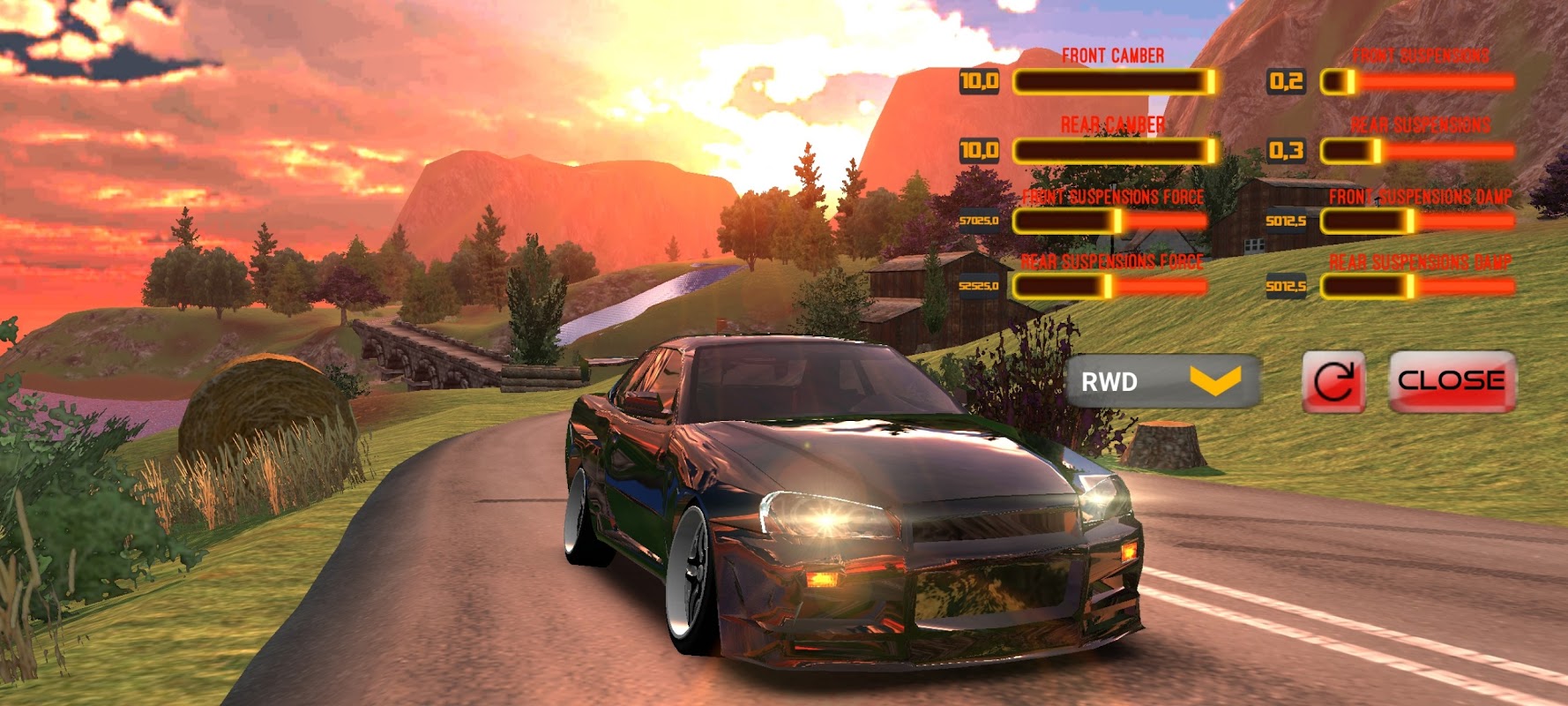This screenshot has width=1568, height=706.
Task: Click the Front Suspensions Force slider
Action: (1110, 221)
